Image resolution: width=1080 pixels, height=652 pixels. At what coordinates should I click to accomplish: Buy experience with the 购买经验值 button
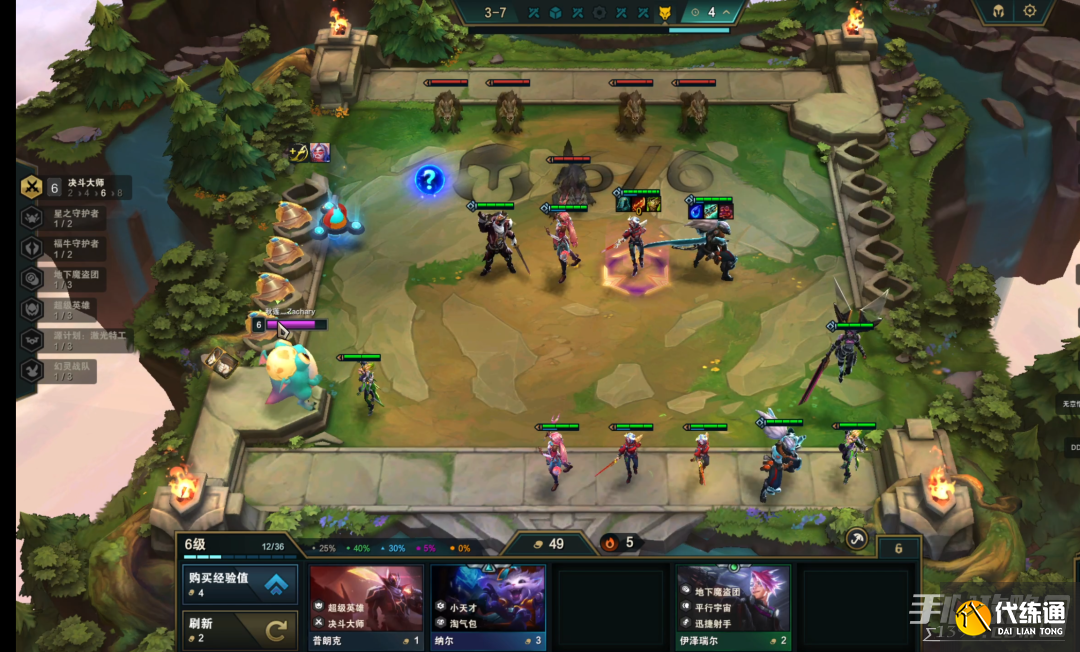pyautogui.click(x=240, y=584)
